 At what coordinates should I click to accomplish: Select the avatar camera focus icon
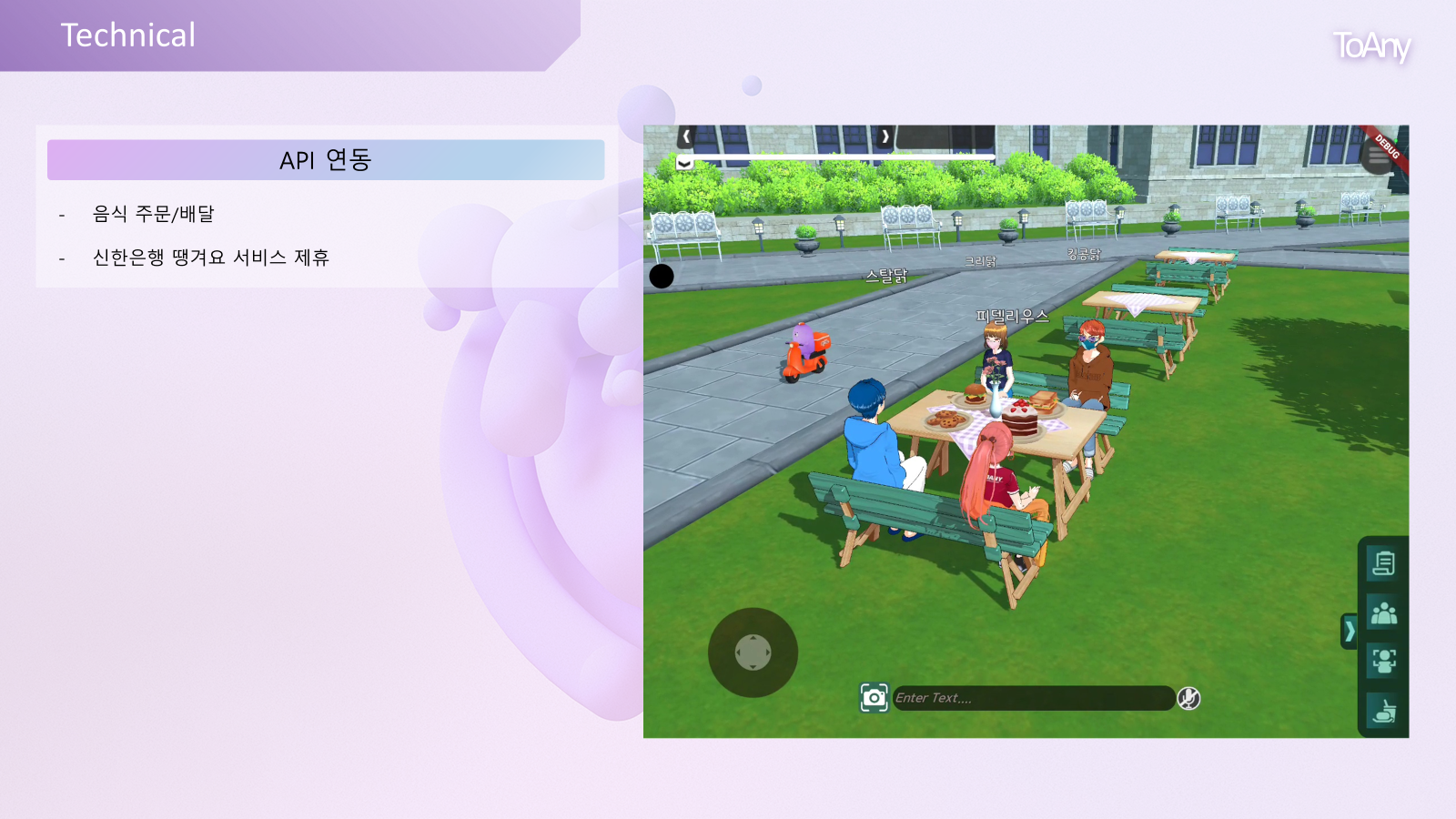1383,657
